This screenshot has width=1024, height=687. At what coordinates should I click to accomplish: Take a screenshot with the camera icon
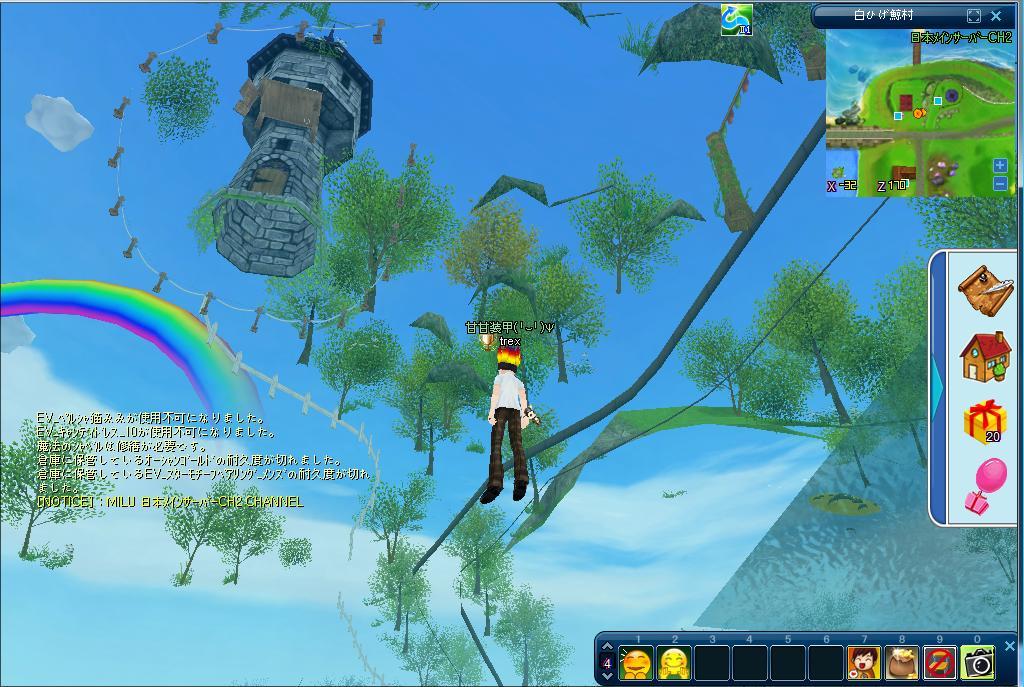coord(978,662)
